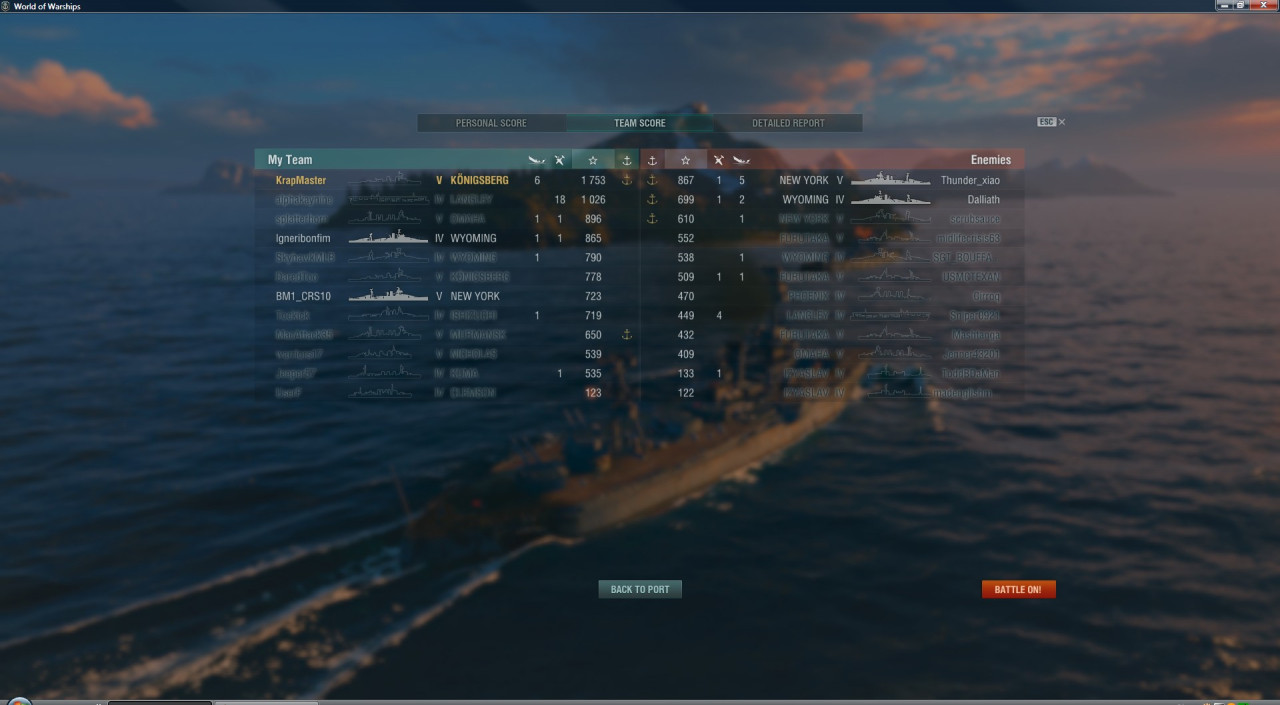Viewport: 1280px width, 705px height.
Task: Select the Team Score tab
Action: 639,123
